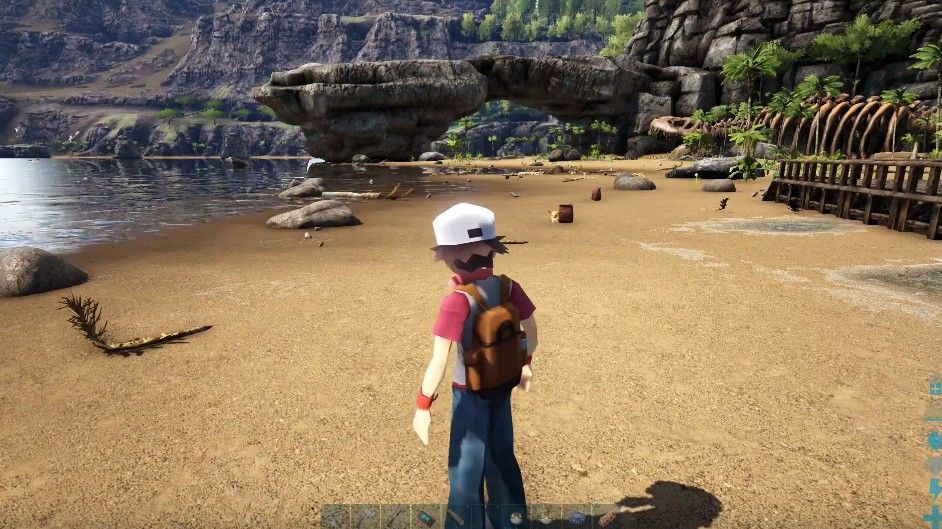
Task: Select the hatchet slot in the hotbar
Action: [x=365, y=517]
